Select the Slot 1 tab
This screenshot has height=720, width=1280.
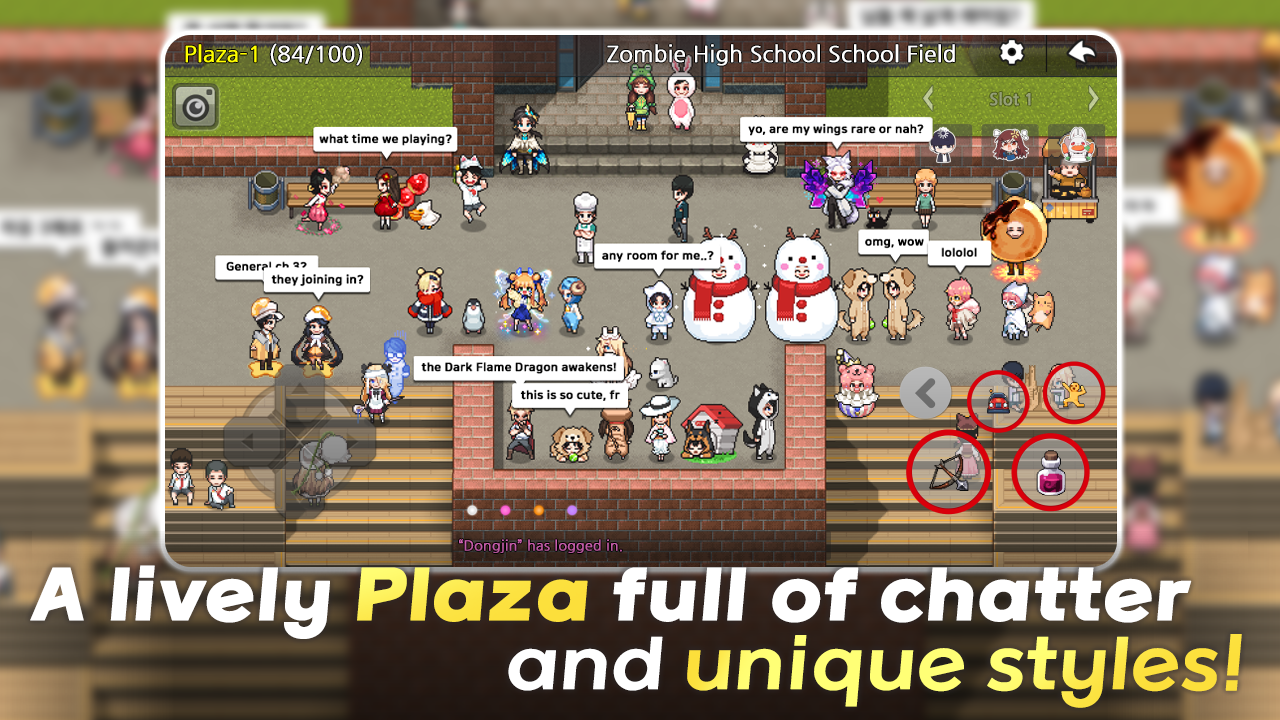[x=1012, y=99]
